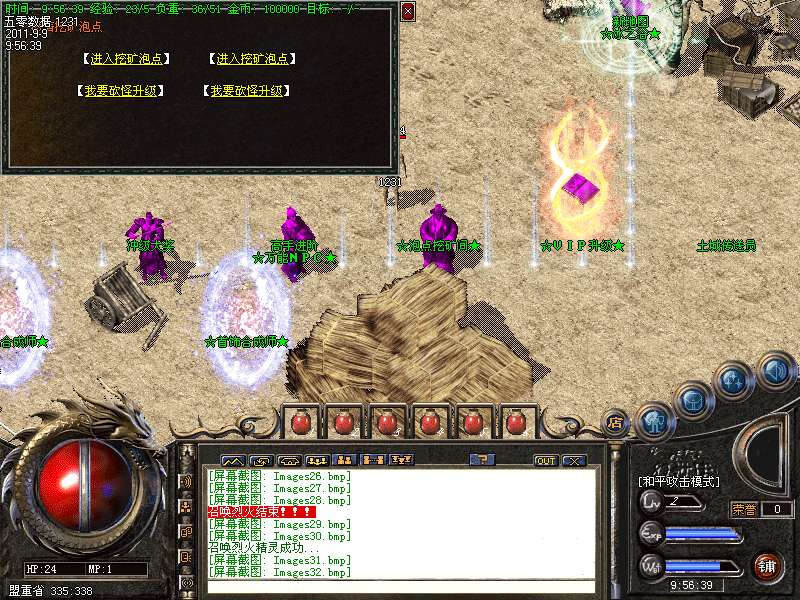Switch the 和平攻击模式 attack mode label
The height and width of the screenshot is (600, 800).
click(679, 481)
